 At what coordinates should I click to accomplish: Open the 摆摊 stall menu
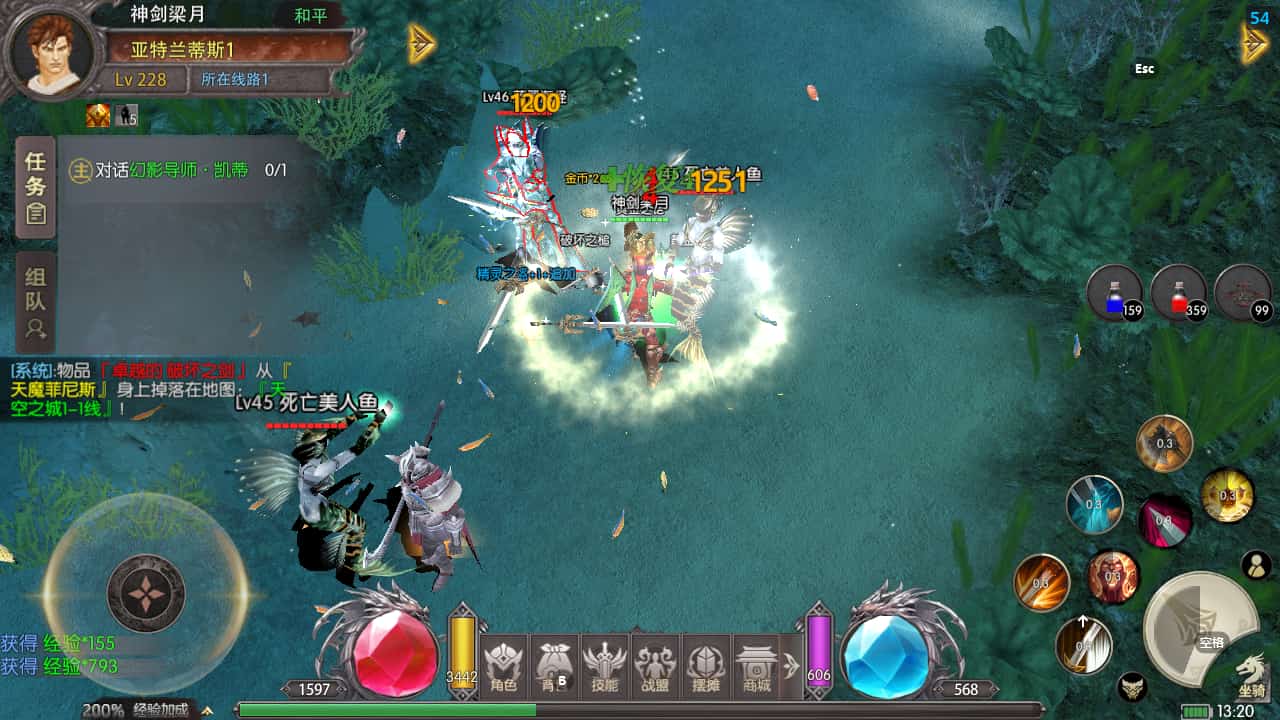[707, 668]
